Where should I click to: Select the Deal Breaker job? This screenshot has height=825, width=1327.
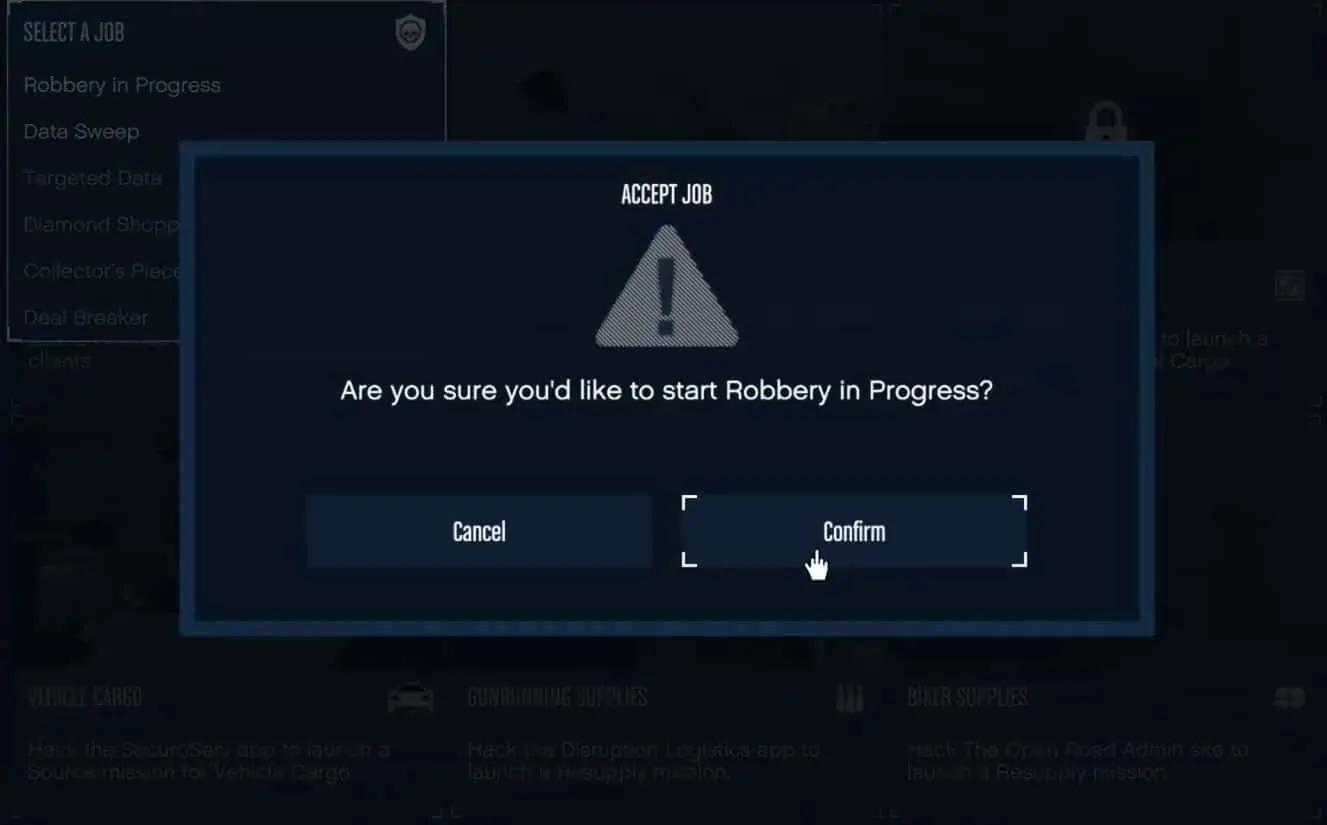pos(87,317)
